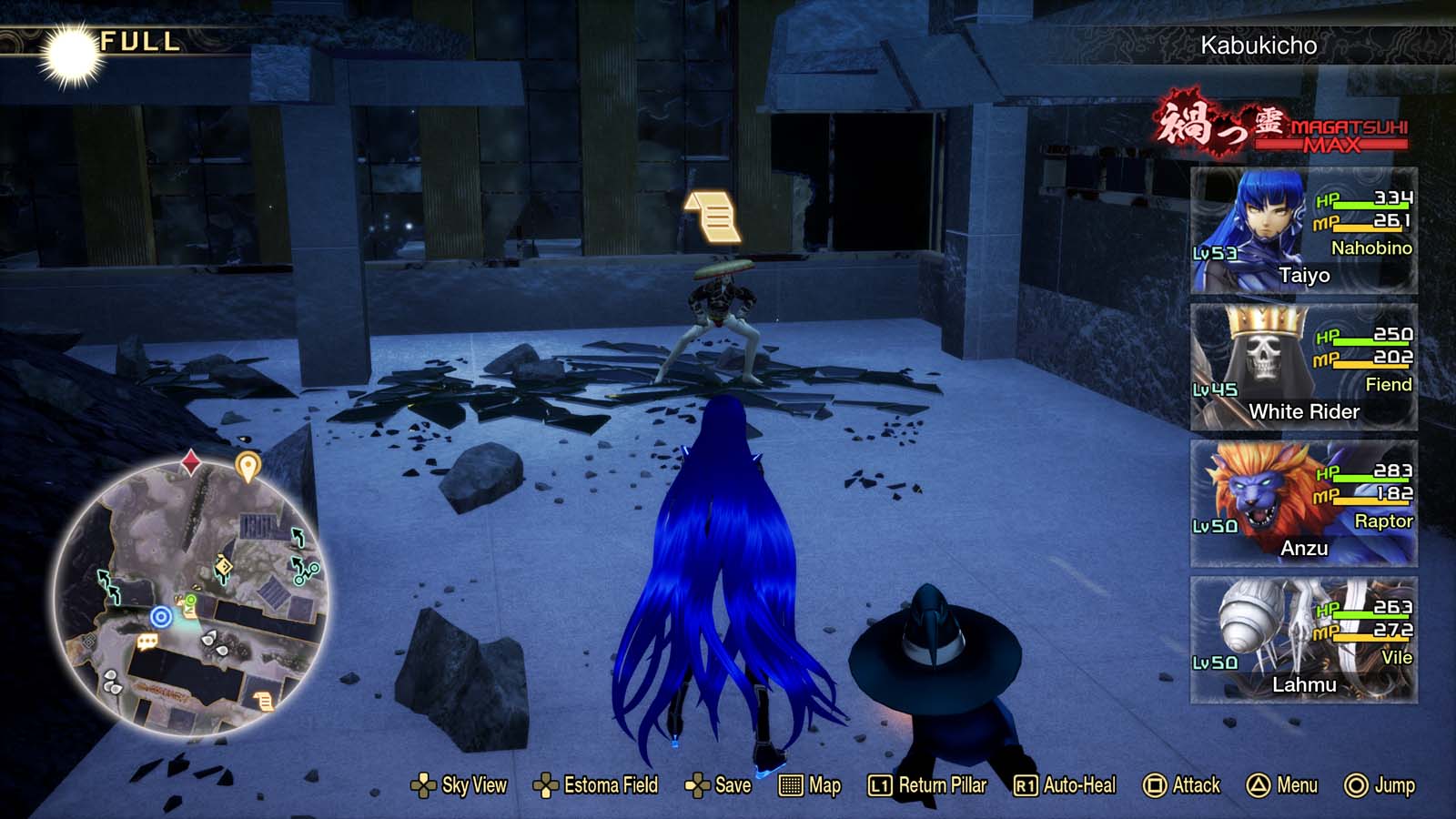Open the Menu via the triangle prompt
The image size is (1456, 819).
[1279, 784]
